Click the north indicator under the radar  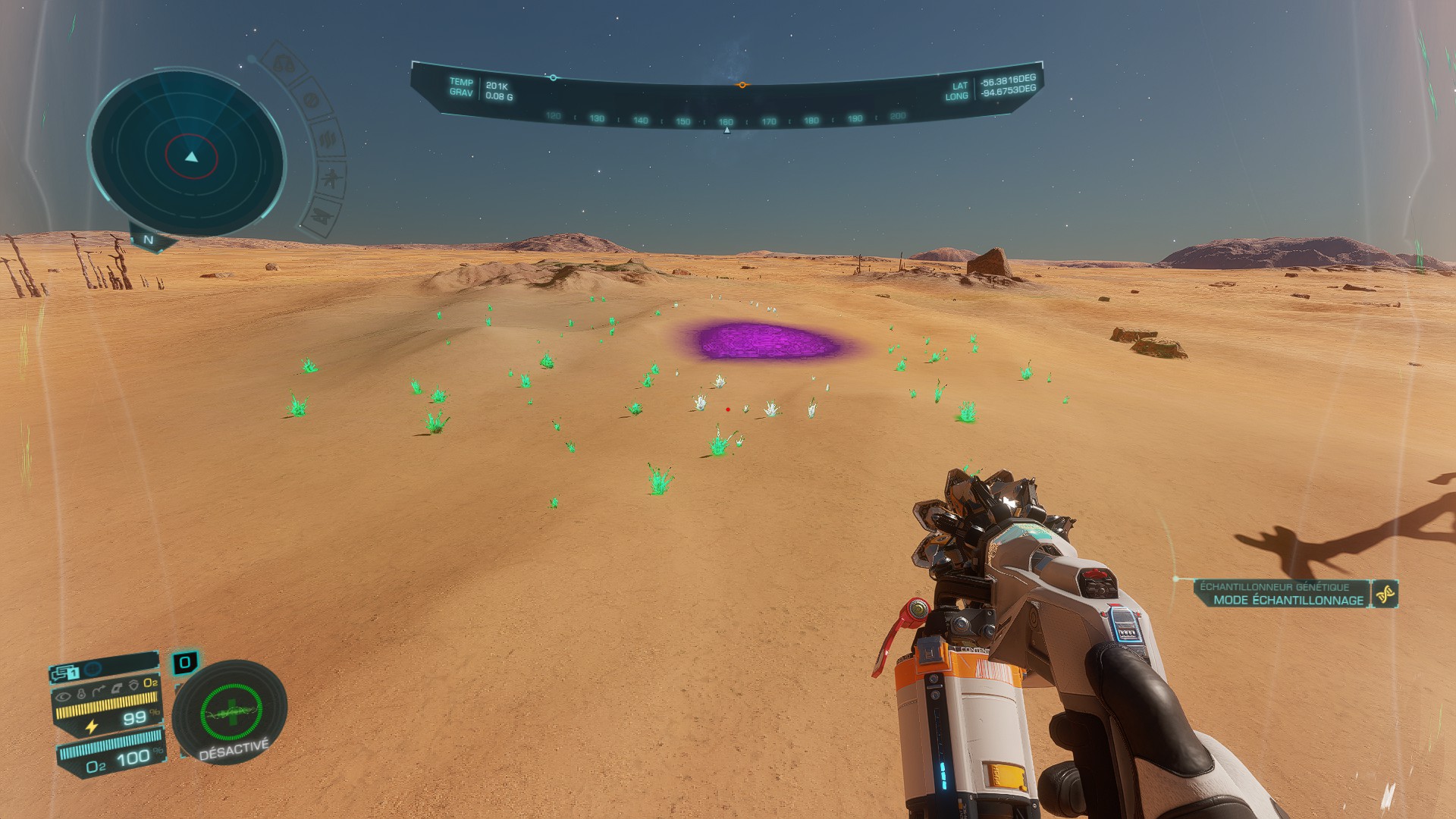pos(149,240)
